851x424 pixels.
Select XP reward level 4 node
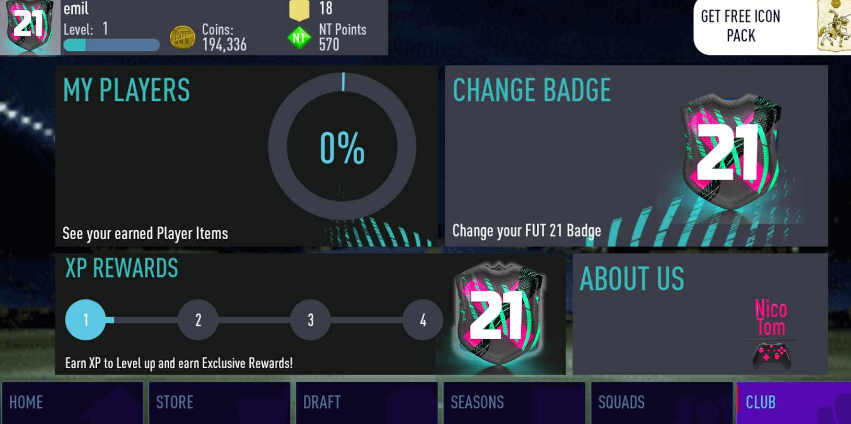click(x=423, y=320)
